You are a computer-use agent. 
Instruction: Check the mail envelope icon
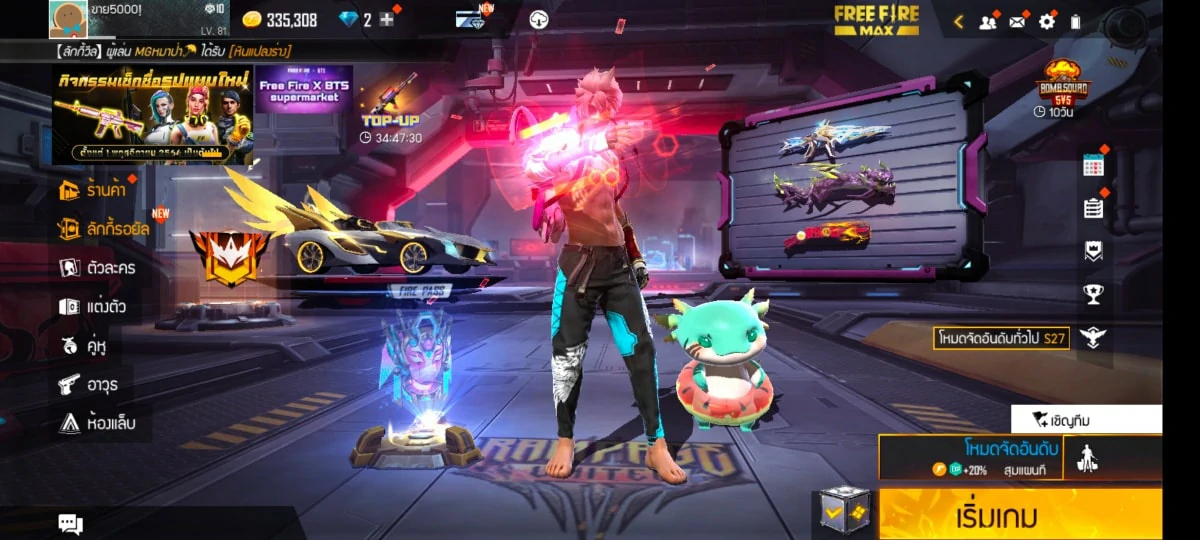click(1018, 21)
